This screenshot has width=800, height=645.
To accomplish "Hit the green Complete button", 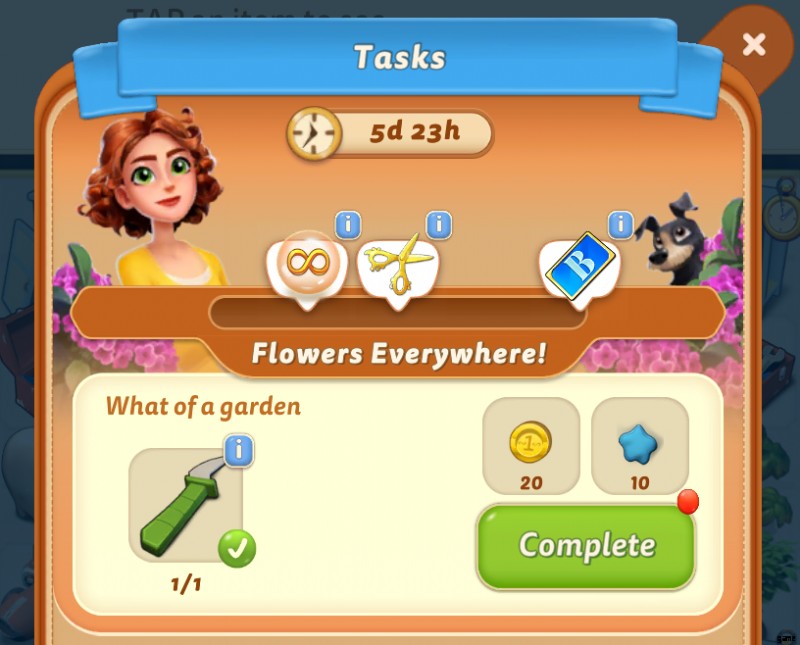I will [586, 545].
